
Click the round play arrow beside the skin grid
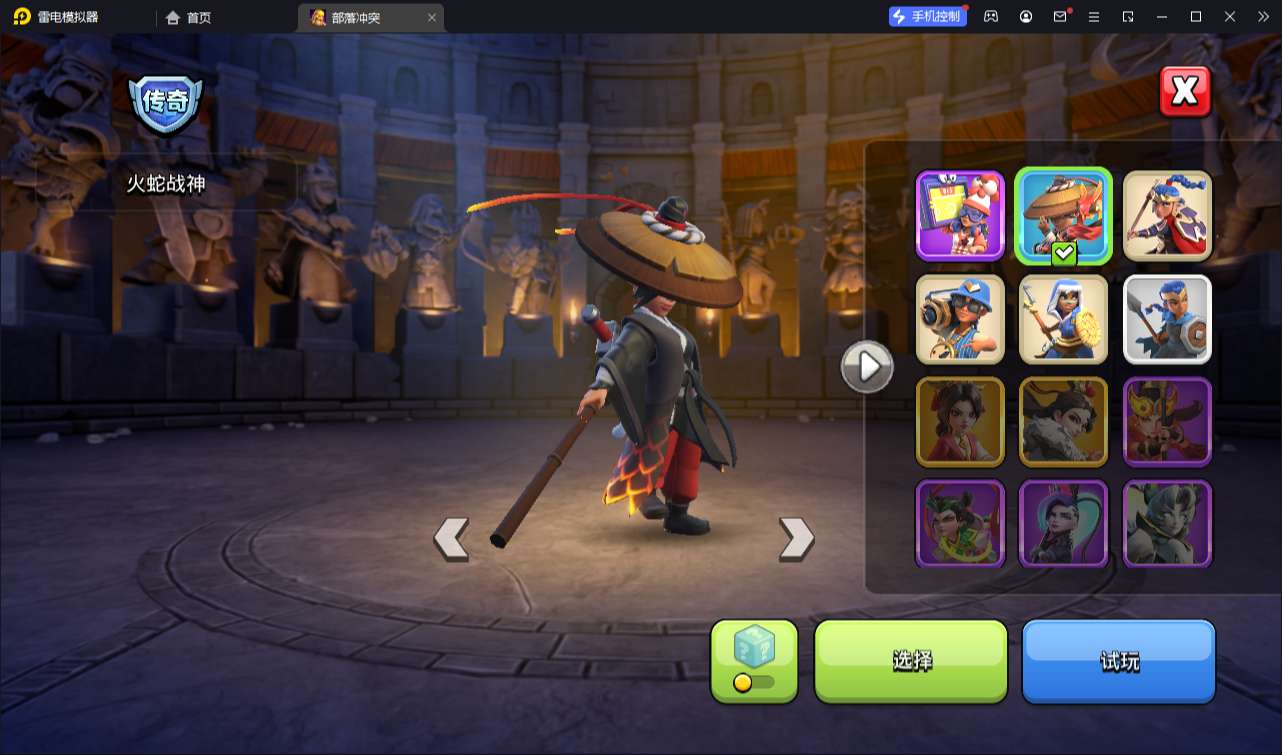[866, 367]
